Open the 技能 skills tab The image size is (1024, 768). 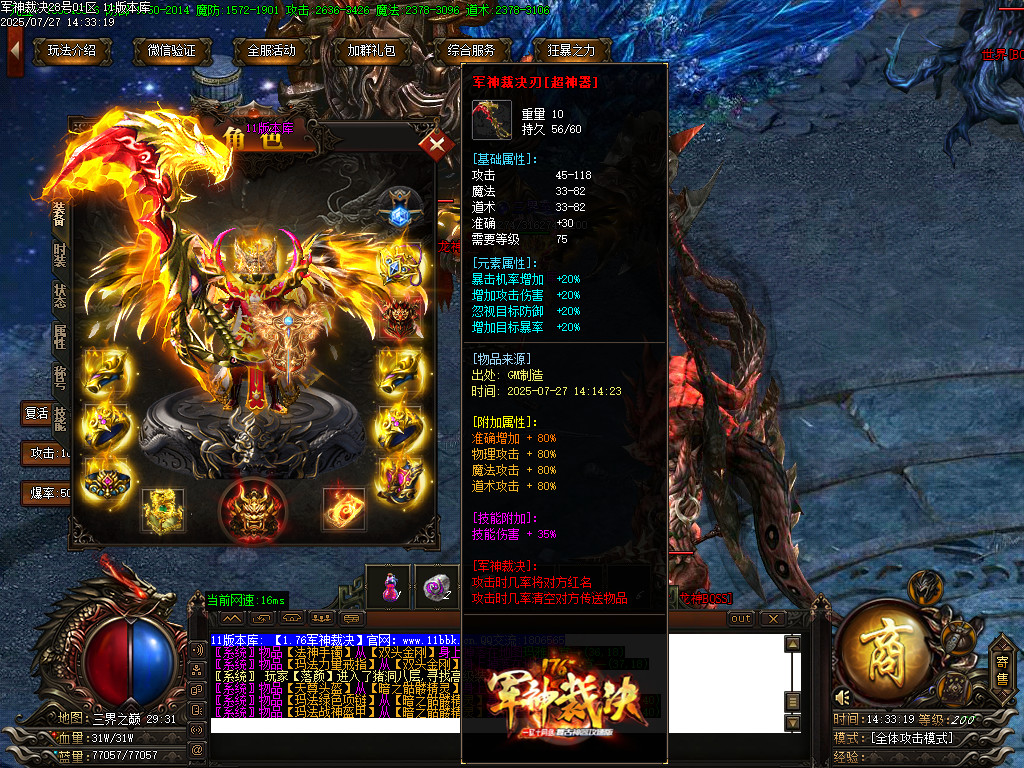pyautogui.click(x=60, y=418)
